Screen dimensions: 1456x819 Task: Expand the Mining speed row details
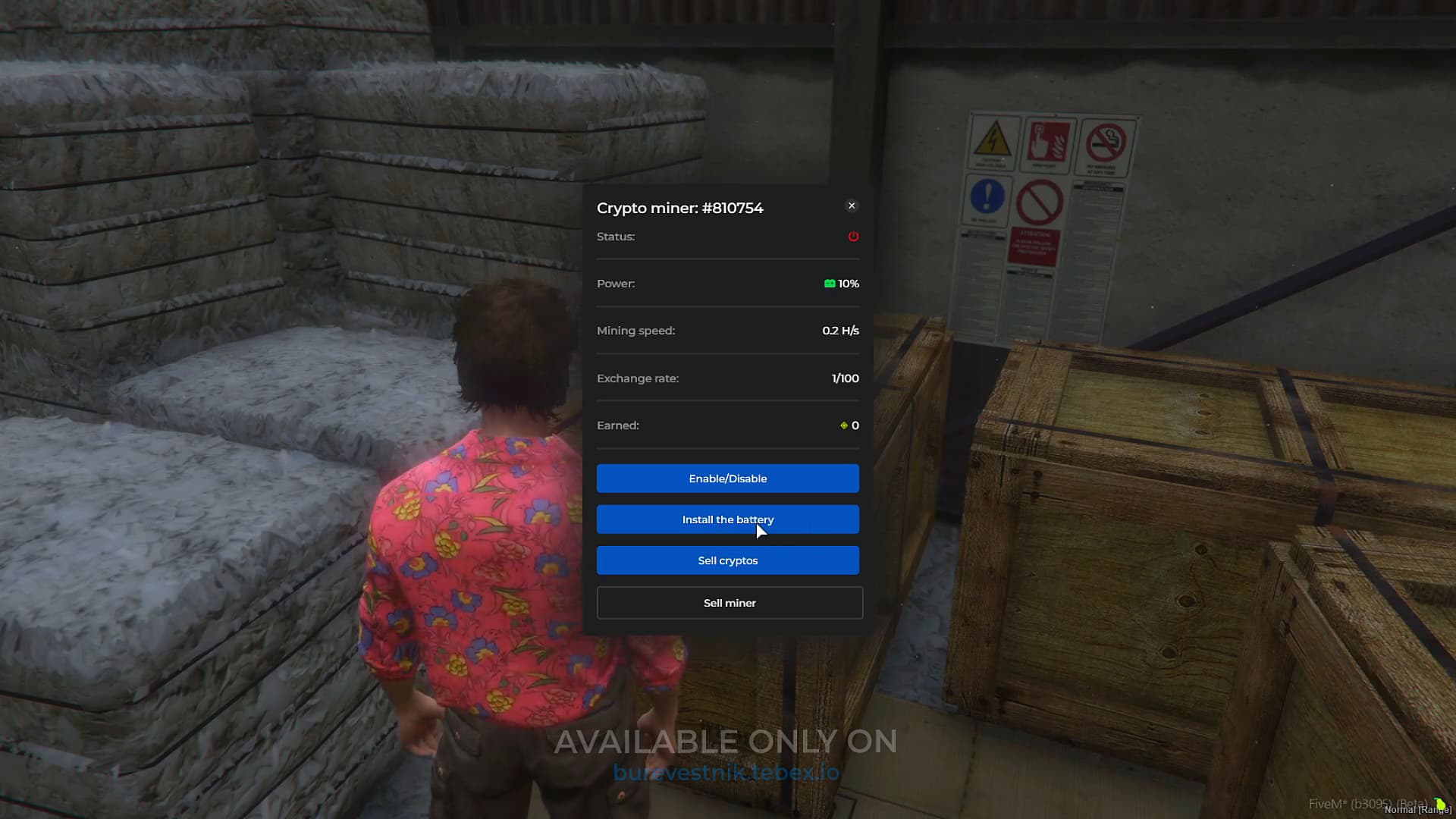pyautogui.click(x=727, y=331)
